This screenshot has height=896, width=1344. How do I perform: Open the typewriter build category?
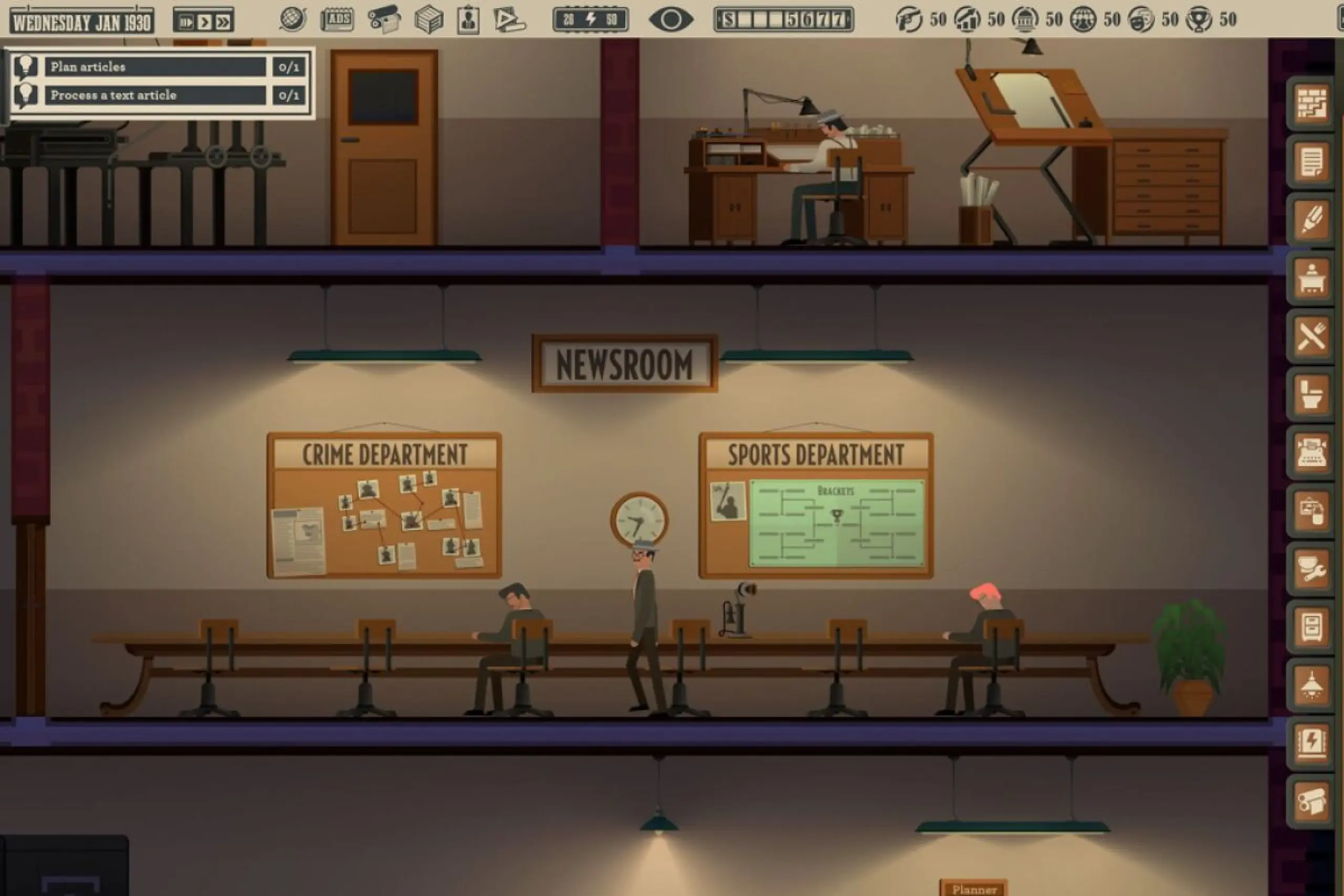coord(1311,452)
